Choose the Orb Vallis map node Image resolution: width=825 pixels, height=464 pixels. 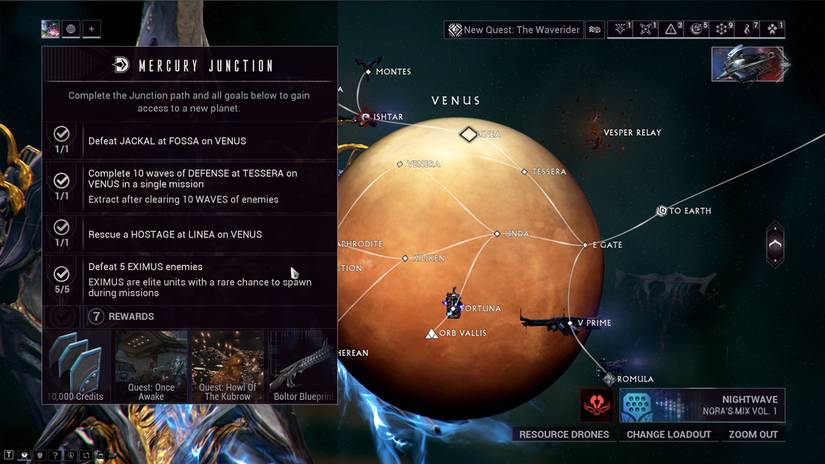(x=431, y=332)
